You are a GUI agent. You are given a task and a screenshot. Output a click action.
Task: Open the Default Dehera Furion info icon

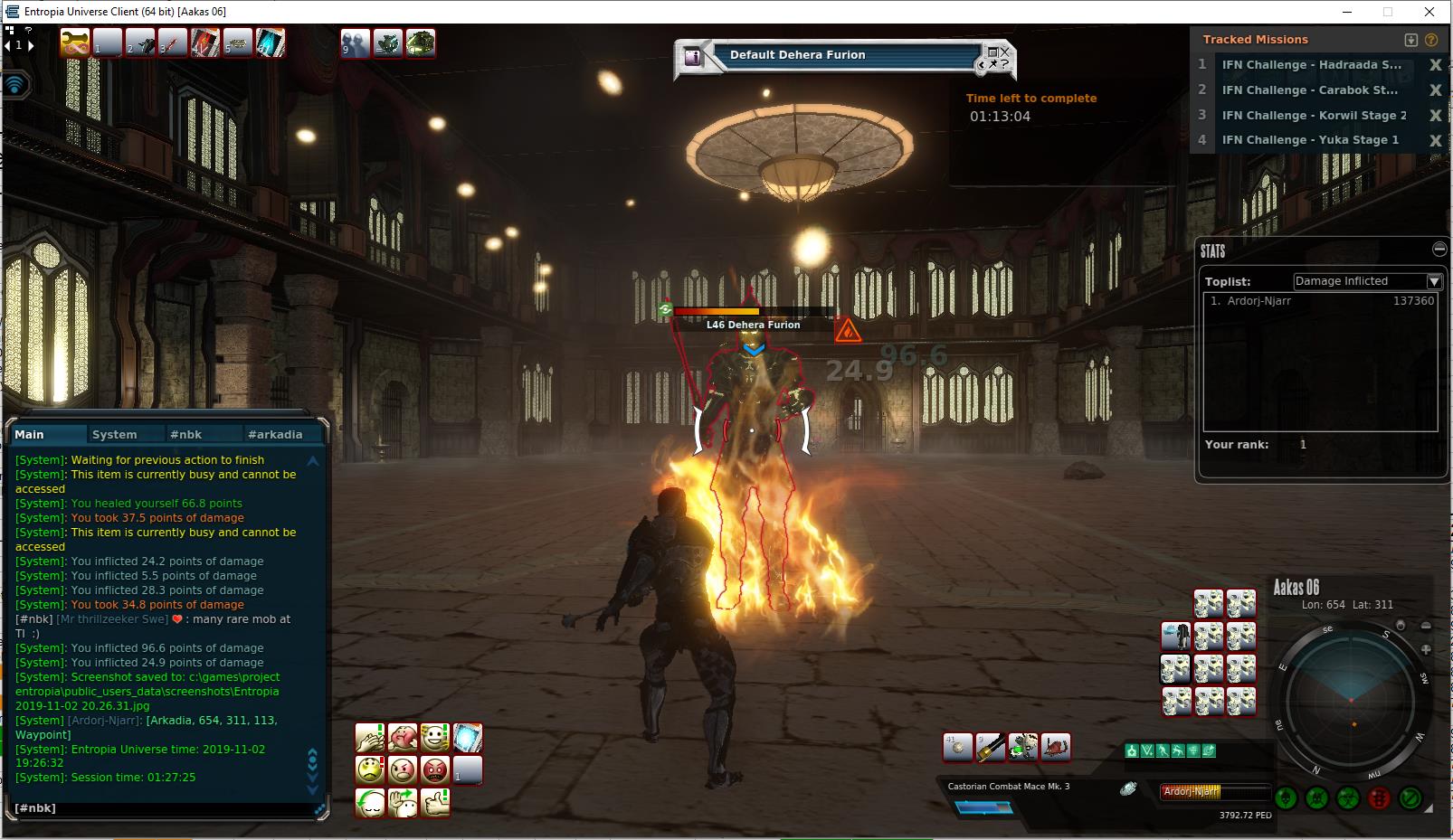coord(693,56)
